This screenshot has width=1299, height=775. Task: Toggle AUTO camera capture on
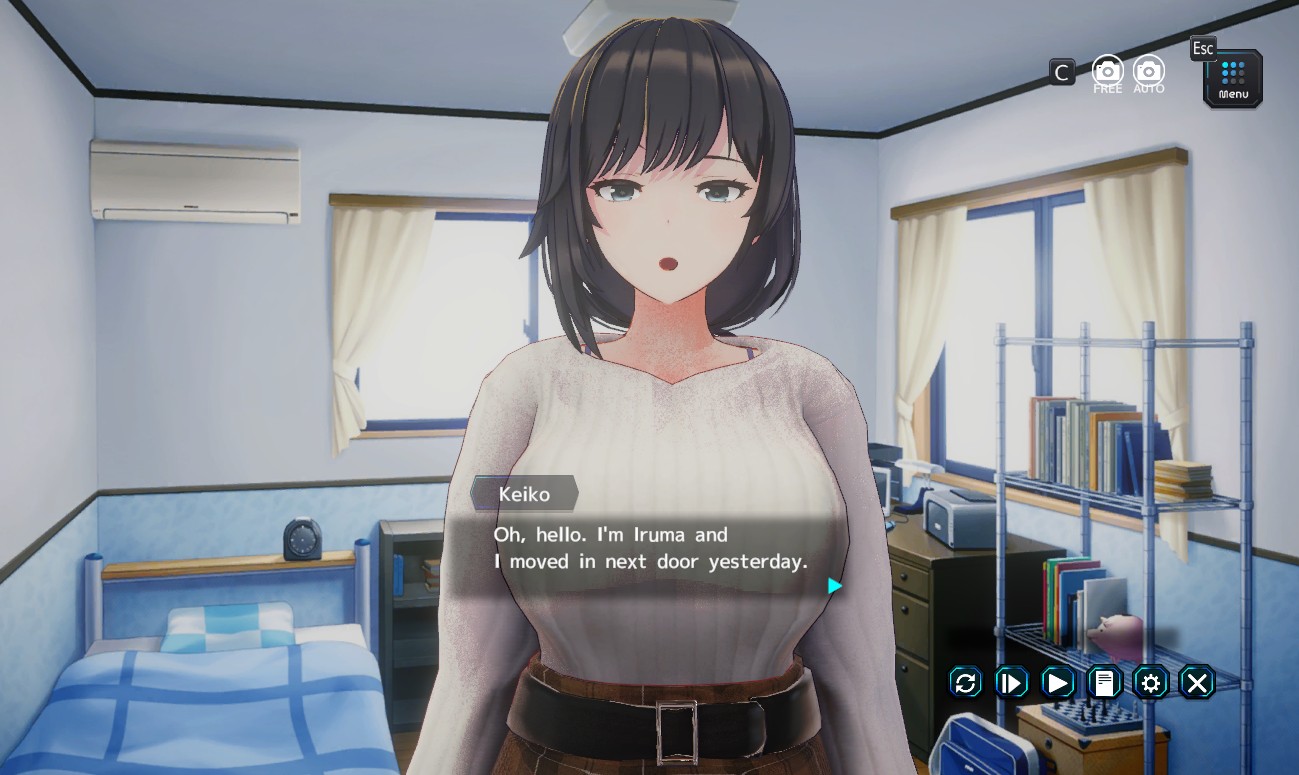(1147, 71)
